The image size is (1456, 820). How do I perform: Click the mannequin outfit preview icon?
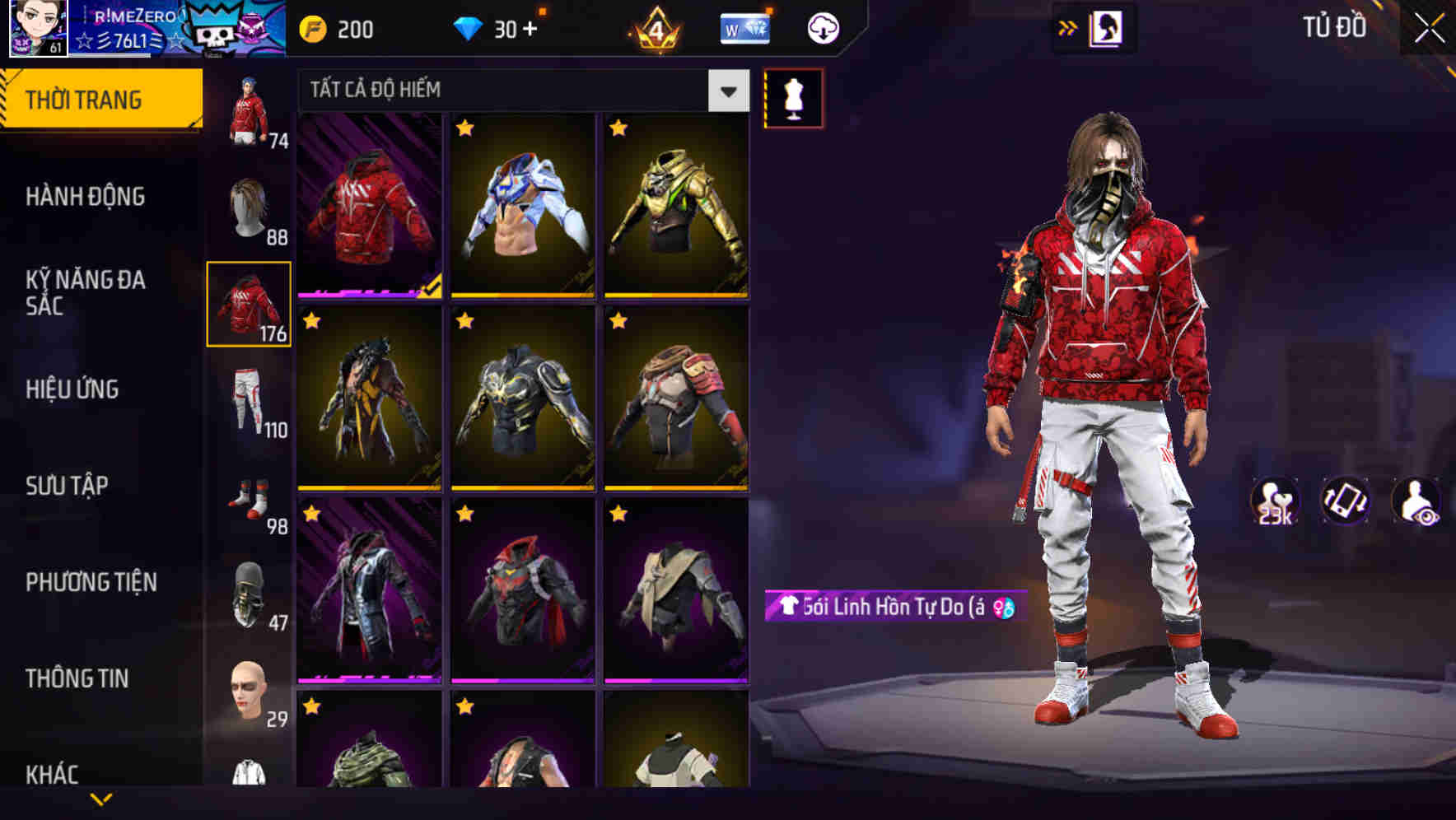pyautogui.click(x=793, y=99)
